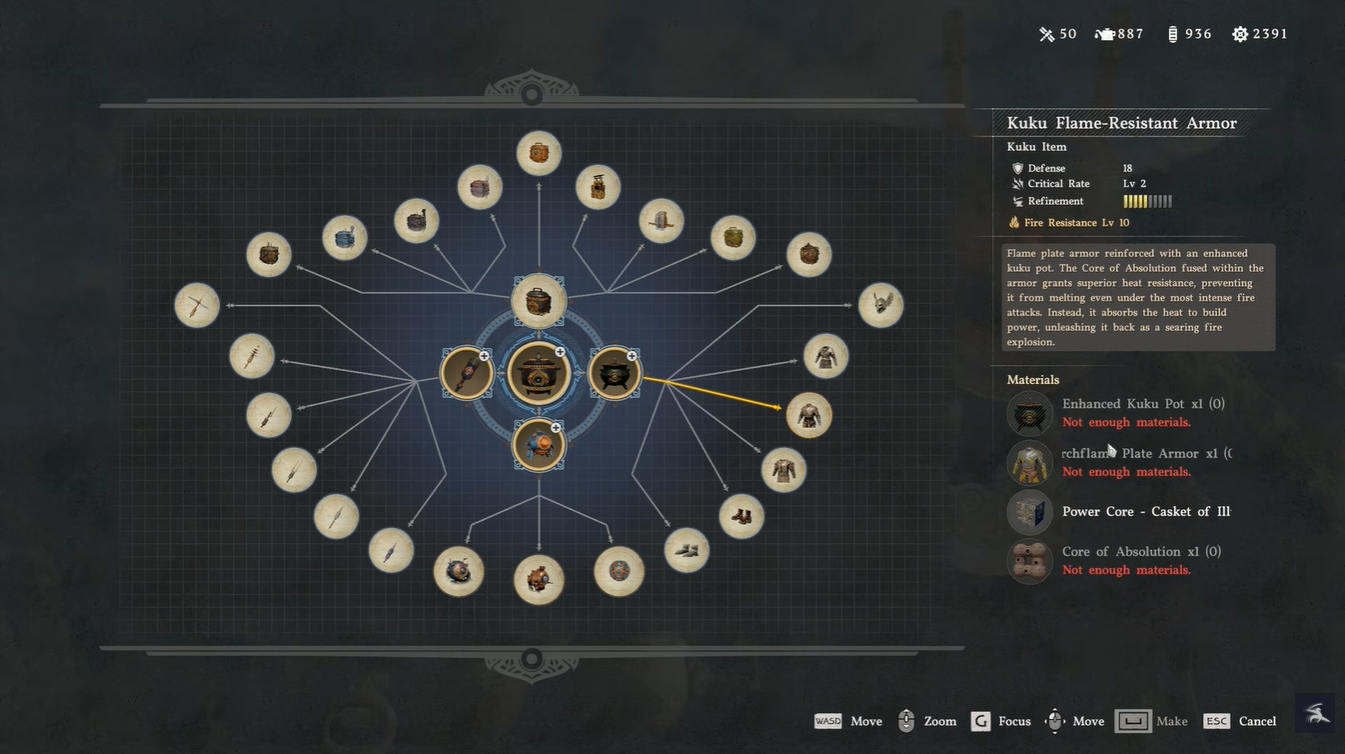This screenshot has width=1345, height=754.
Task: Select the winged helmet recipe node
Action: (880, 305)
